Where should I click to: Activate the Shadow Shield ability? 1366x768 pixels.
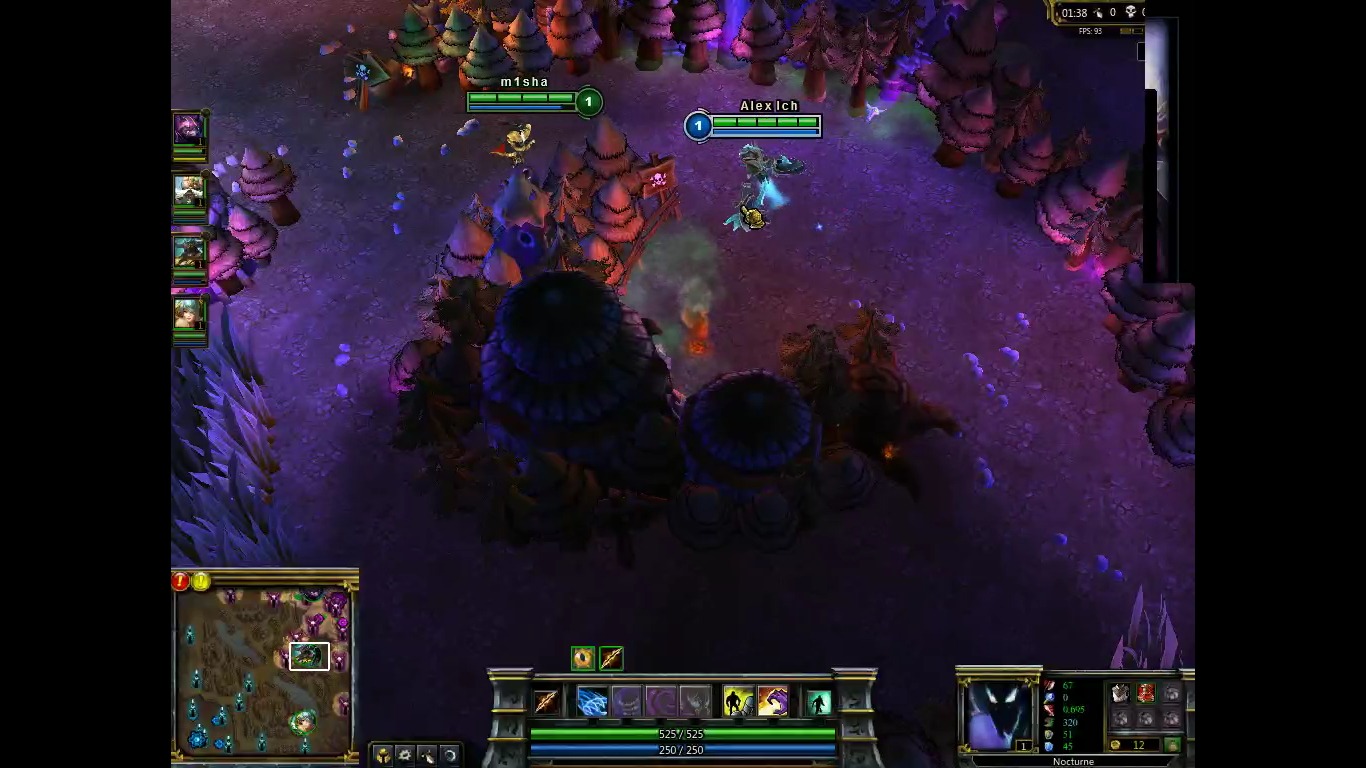point(629,701)
